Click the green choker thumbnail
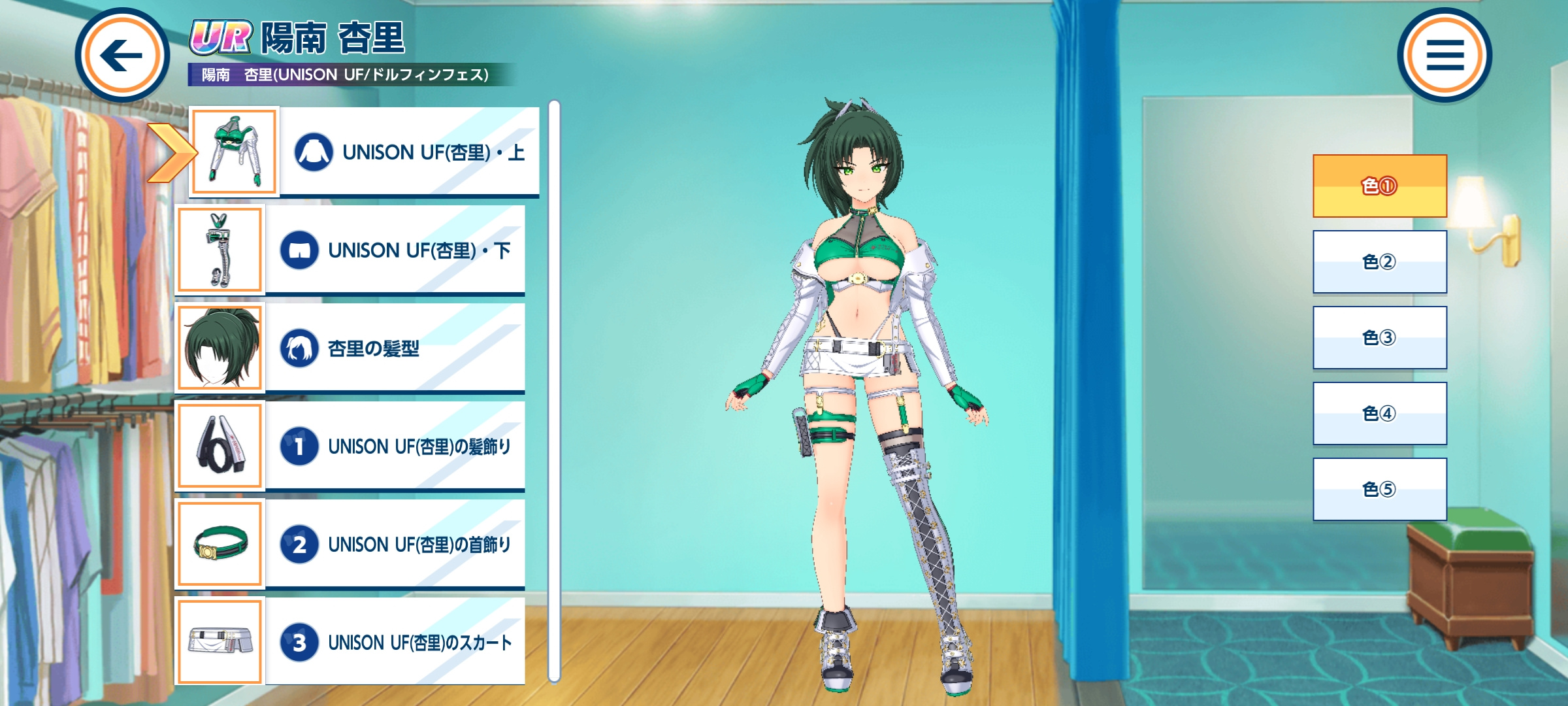The image size is (1568, 706). (220, 544)
